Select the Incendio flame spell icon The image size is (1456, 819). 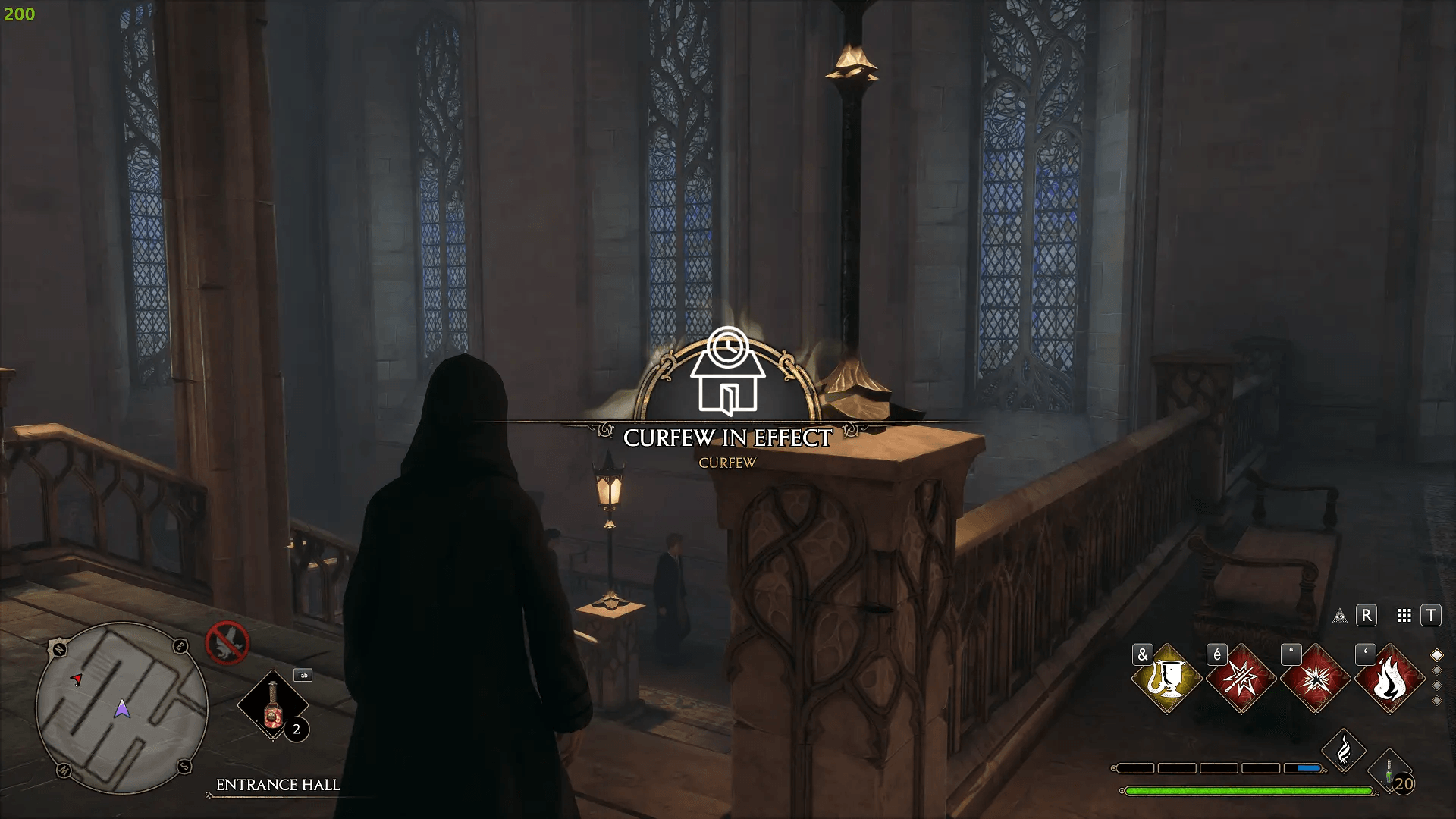pyautogui.click(x=1392, y=680)
